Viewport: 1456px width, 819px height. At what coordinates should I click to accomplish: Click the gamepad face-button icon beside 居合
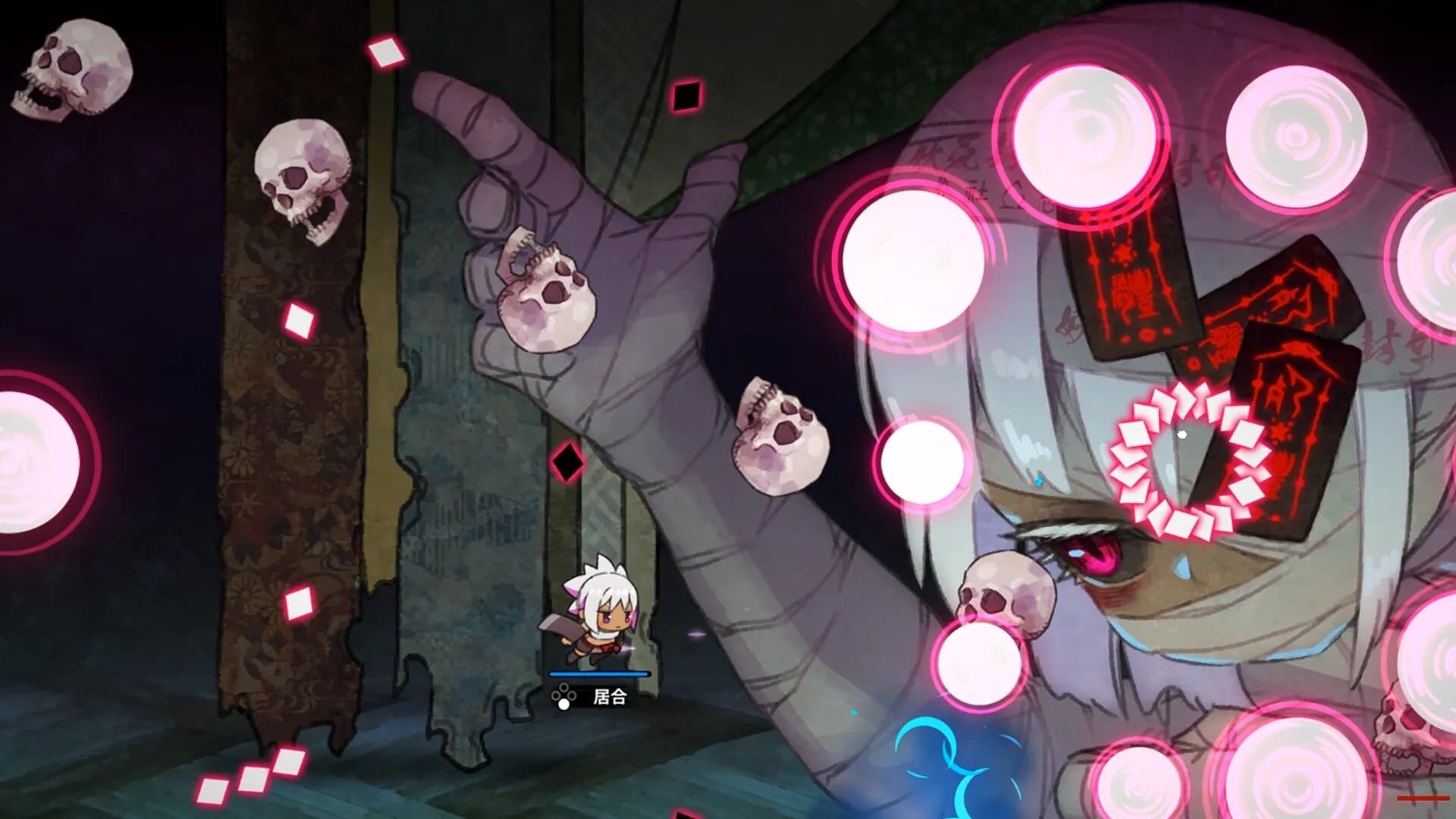[562, 695]
